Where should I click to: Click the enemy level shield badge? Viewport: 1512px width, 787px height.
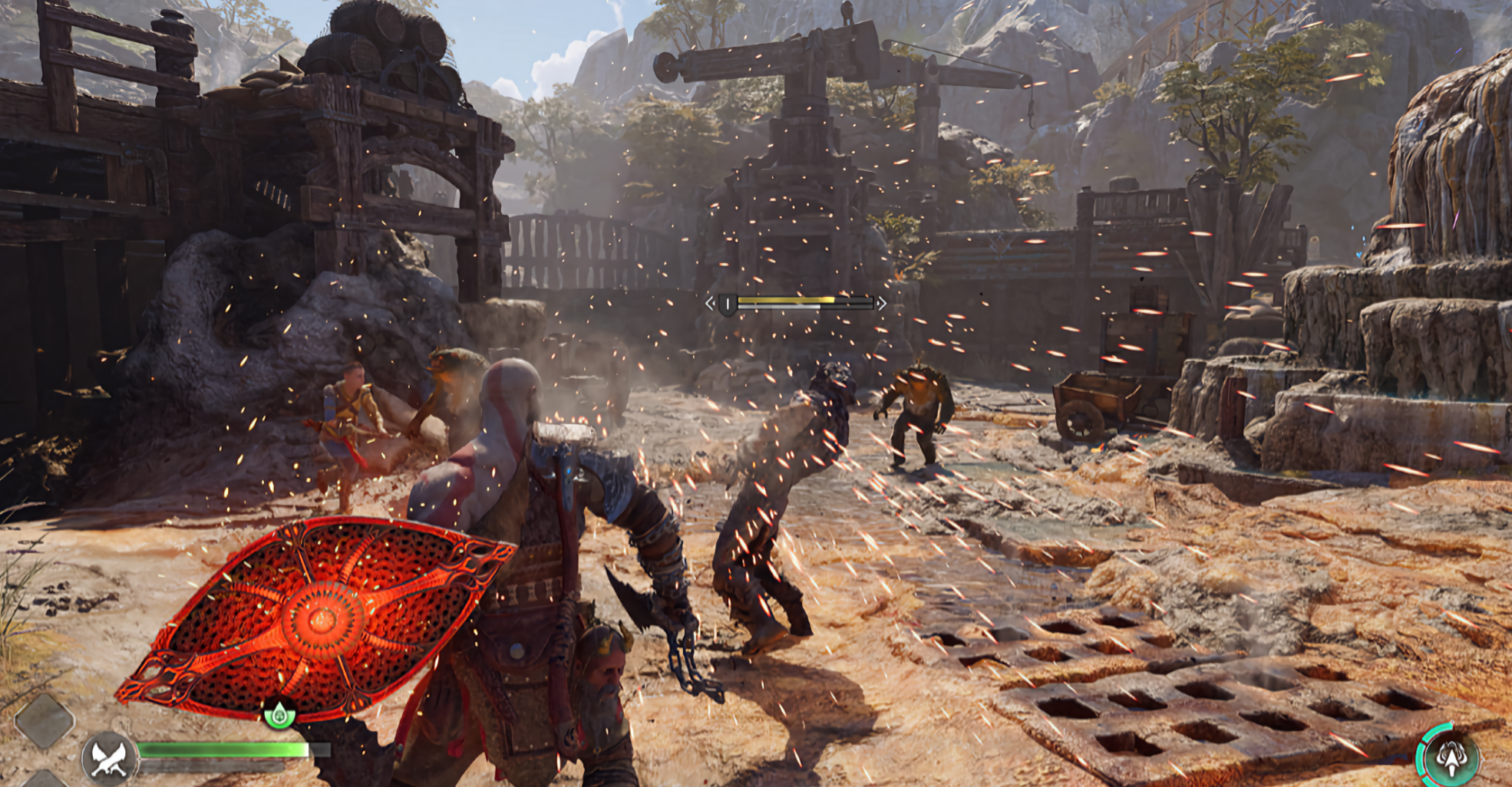pos(727,305)
